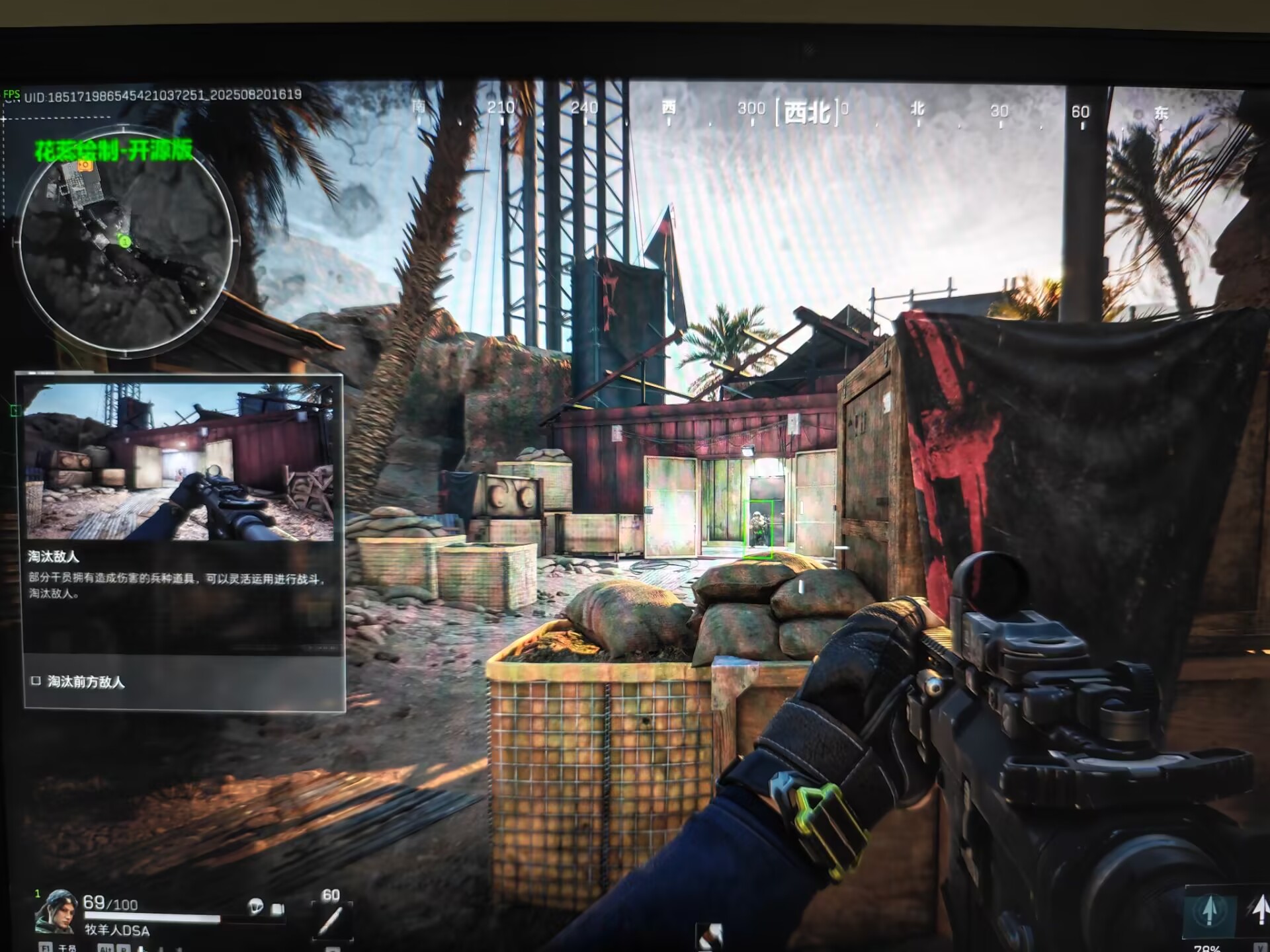
Task: Activate the white arrow lightning ability icon
Action: 1259,910
